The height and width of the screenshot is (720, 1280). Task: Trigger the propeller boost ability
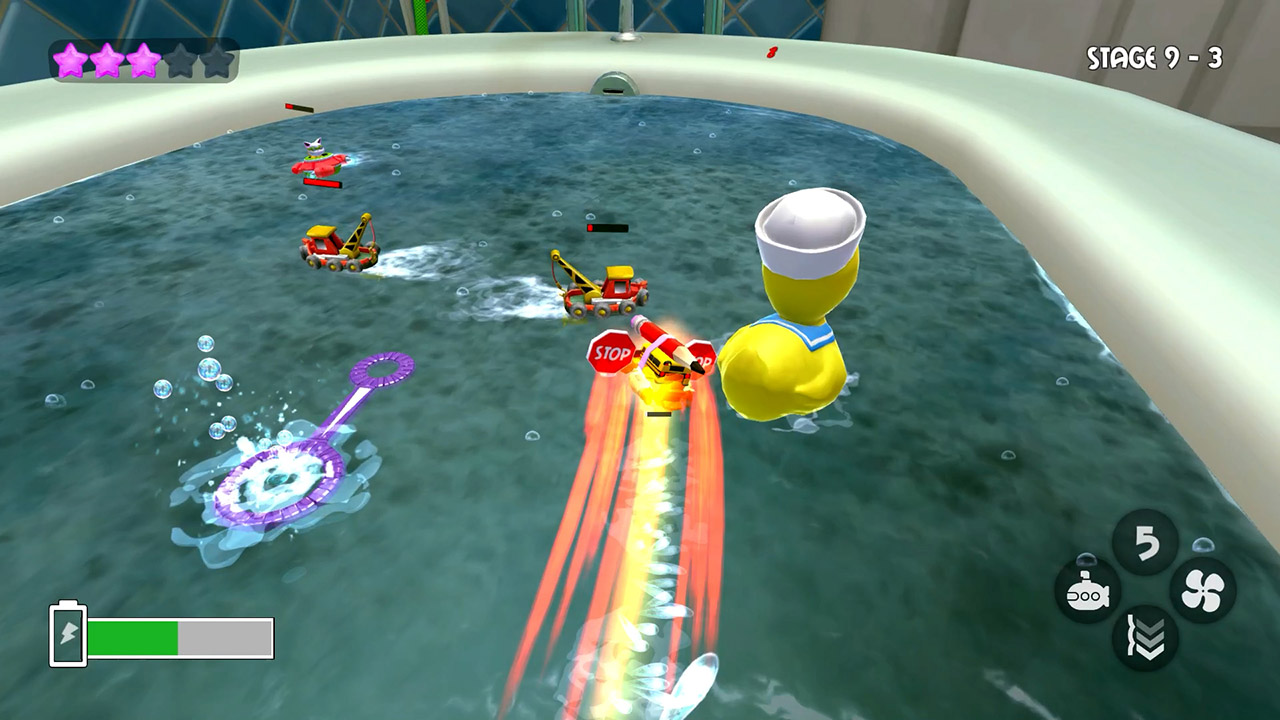tap(1202, 591)
